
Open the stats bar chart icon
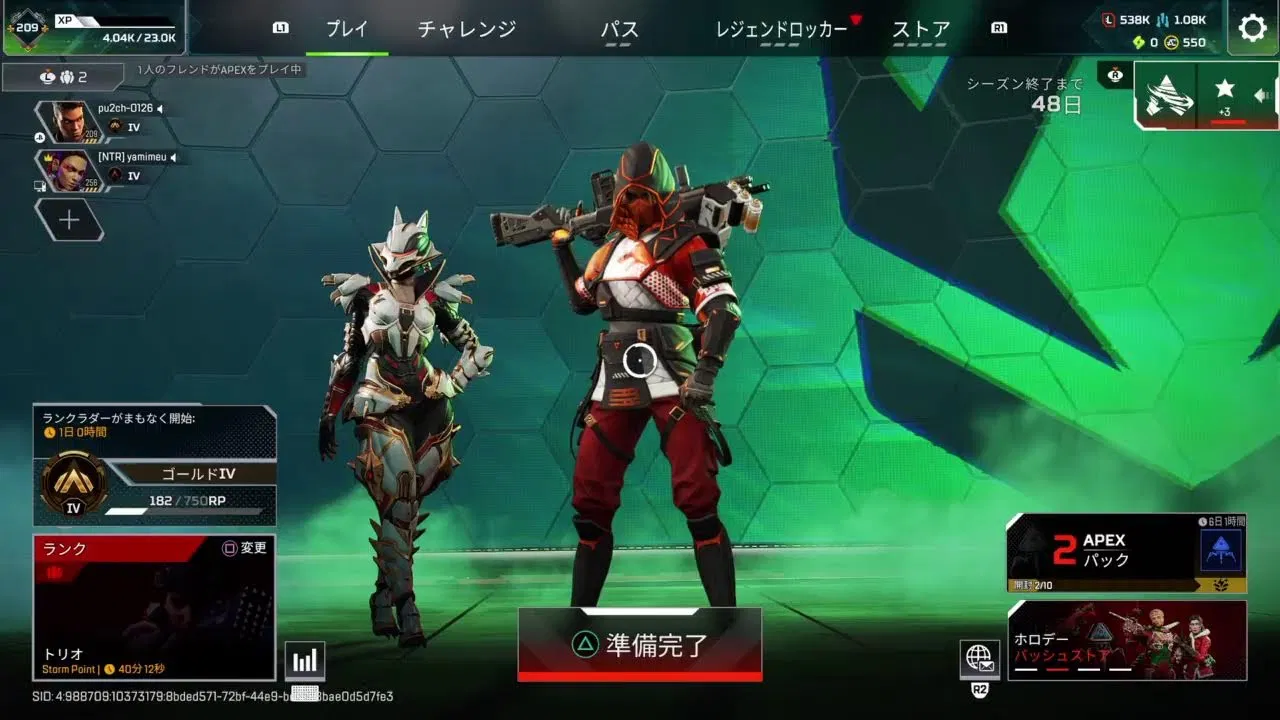(x=305, y=660)
